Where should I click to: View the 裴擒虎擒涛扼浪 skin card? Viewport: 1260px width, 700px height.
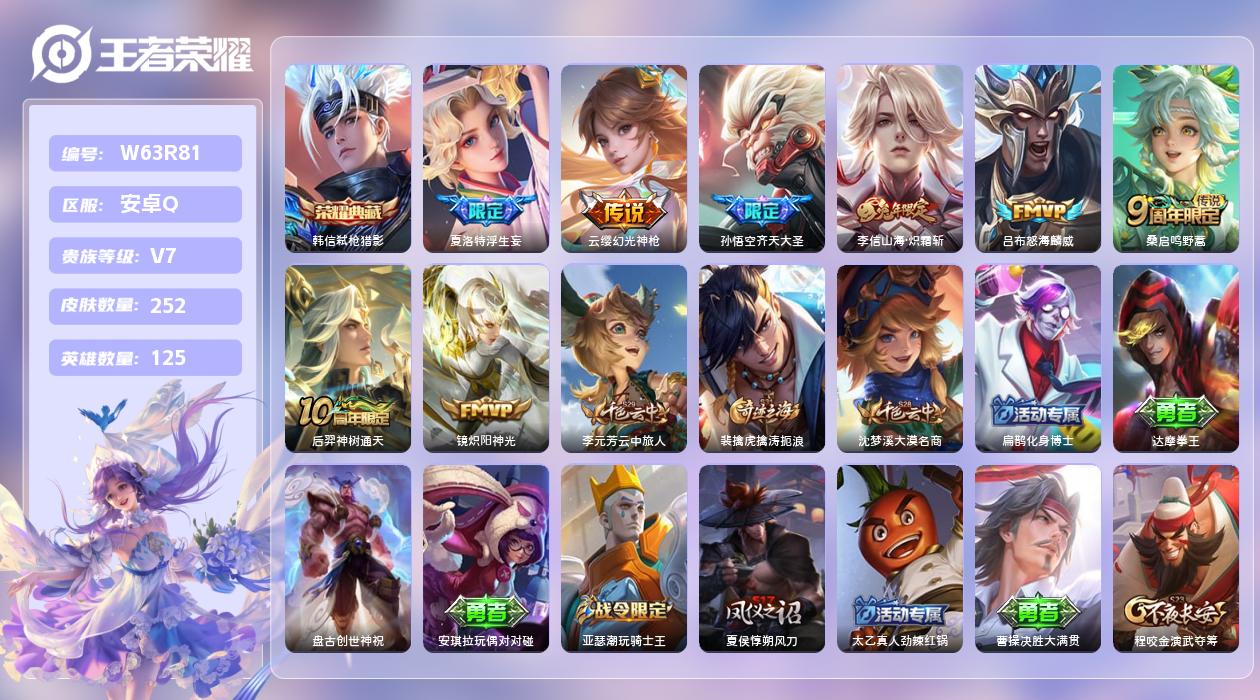[x=762, y=358]
